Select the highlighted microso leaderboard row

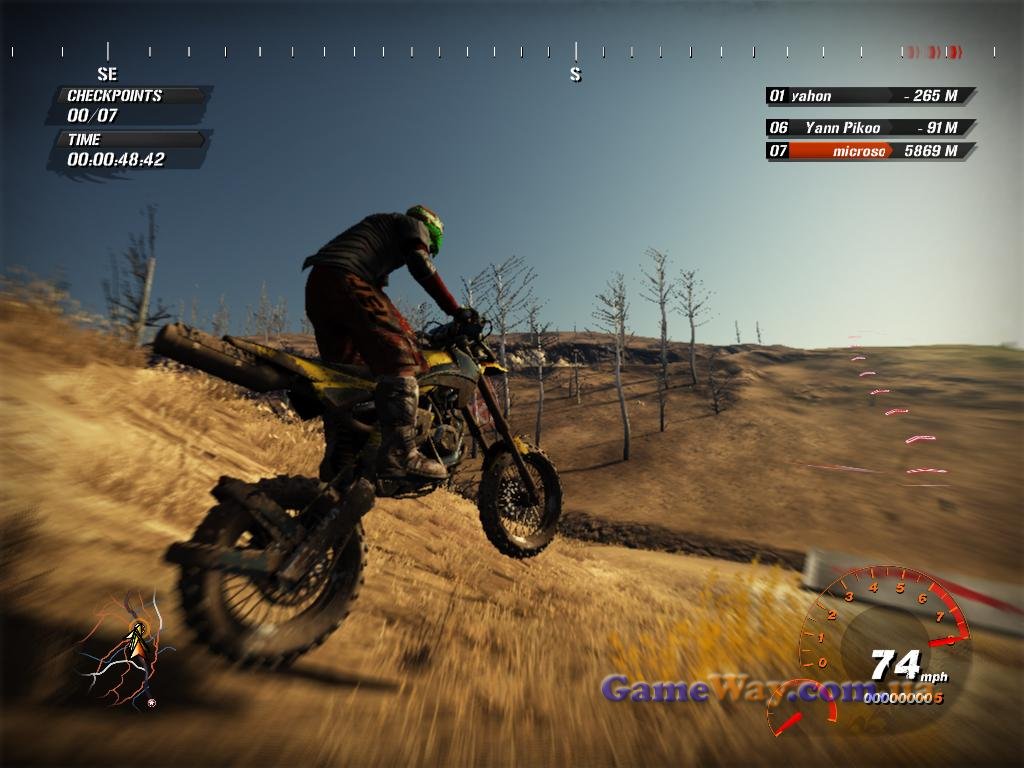point(870,151)
